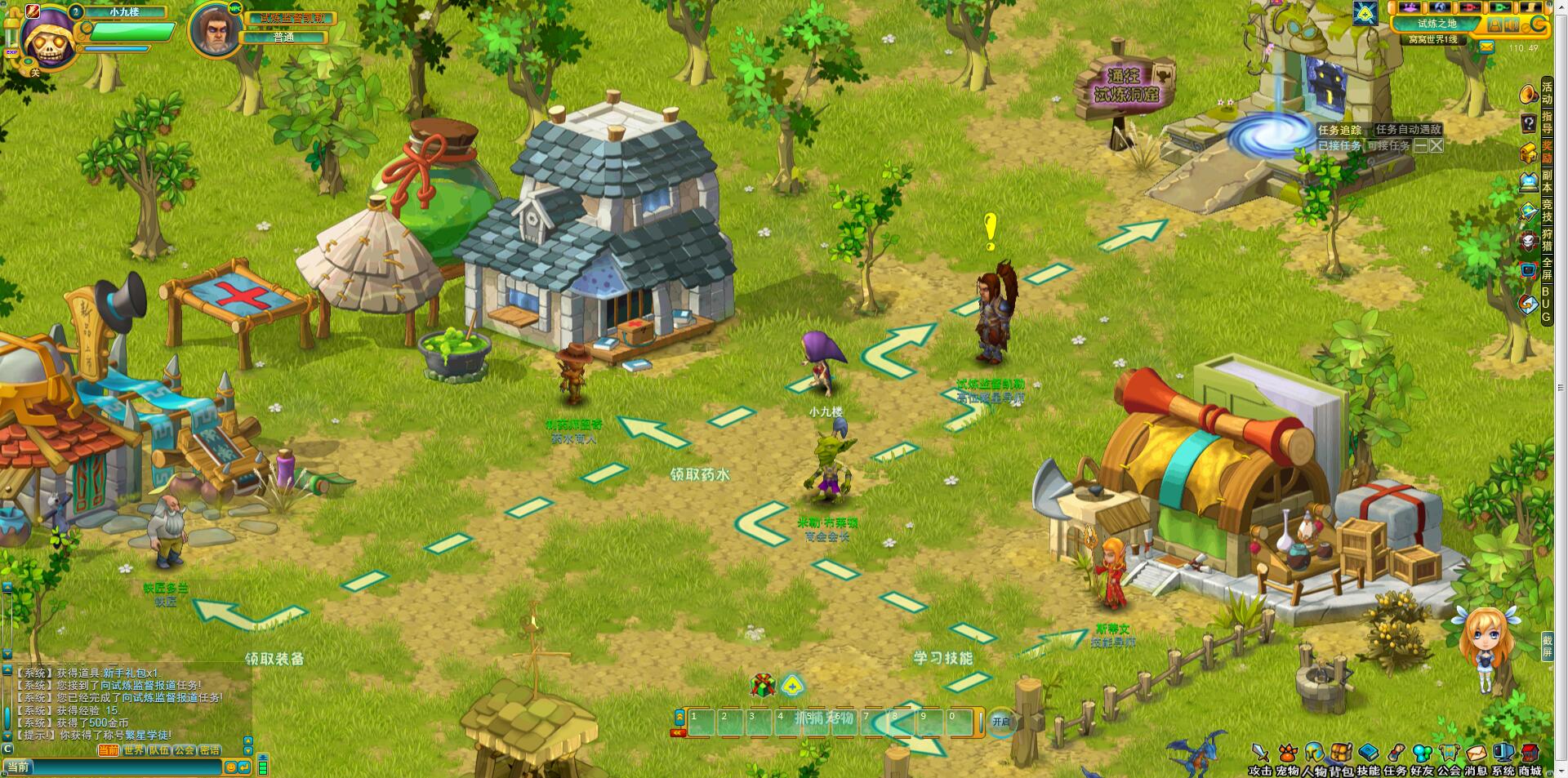1568x778 pixels.
Task: Open the 技能 skills book icon
Action: [x=1369, y=753]
